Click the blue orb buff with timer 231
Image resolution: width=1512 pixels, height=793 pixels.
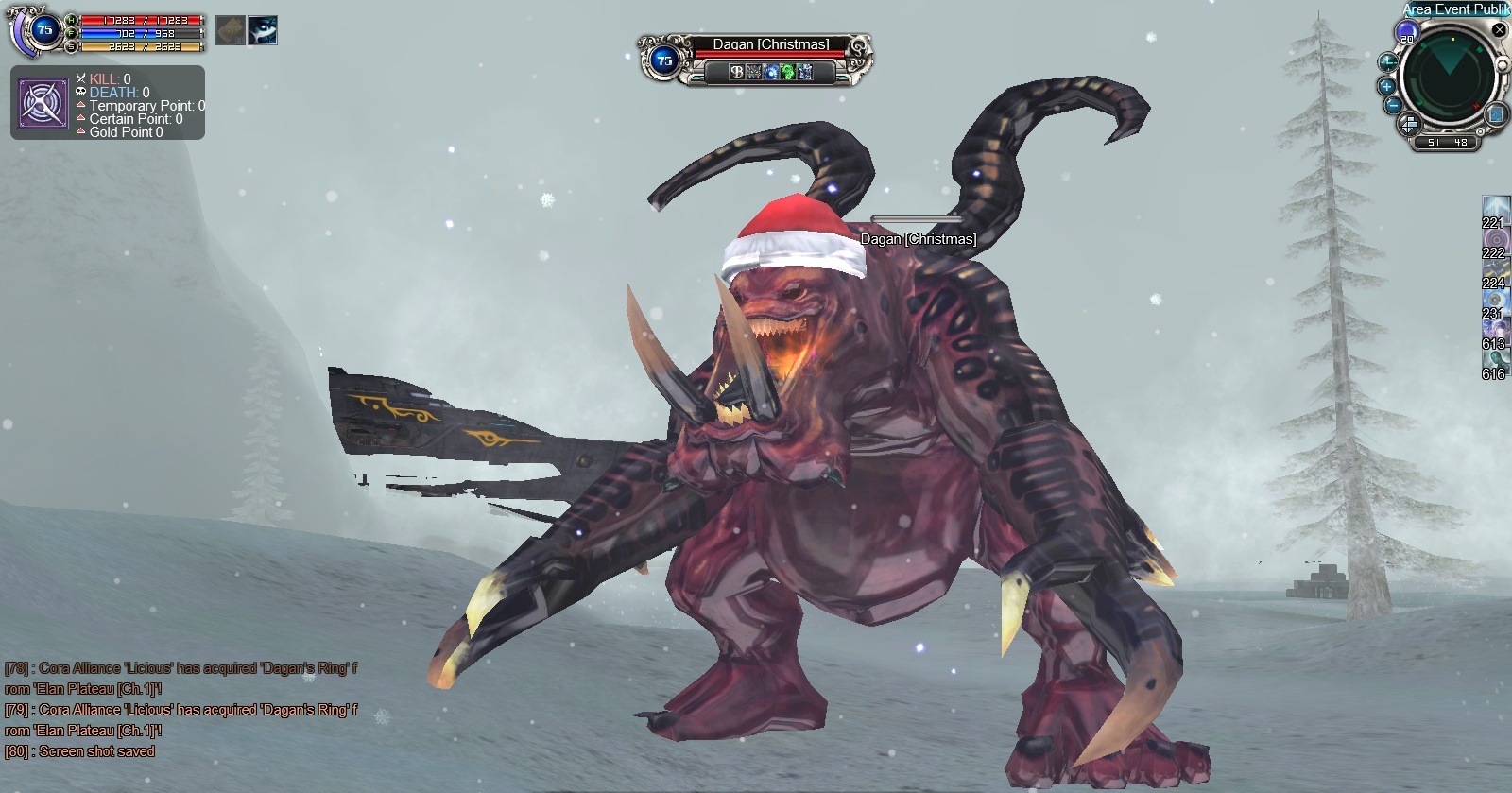click(x=1495, y=298)
